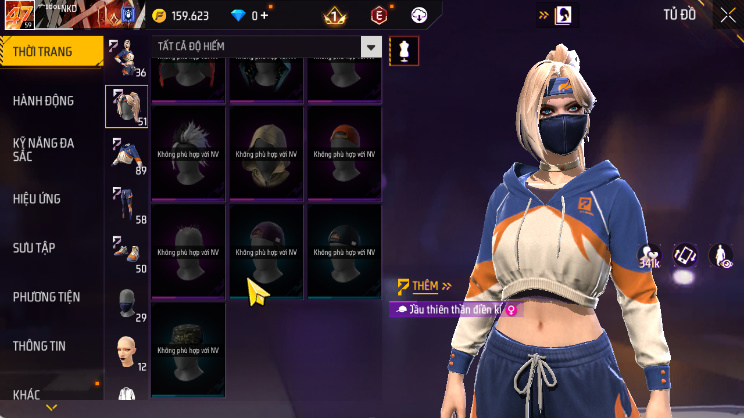Image resolution: width=744 pixels, height=418 pixels.
Task: Pick the camouflage cap head item
Action: [187, 348]
